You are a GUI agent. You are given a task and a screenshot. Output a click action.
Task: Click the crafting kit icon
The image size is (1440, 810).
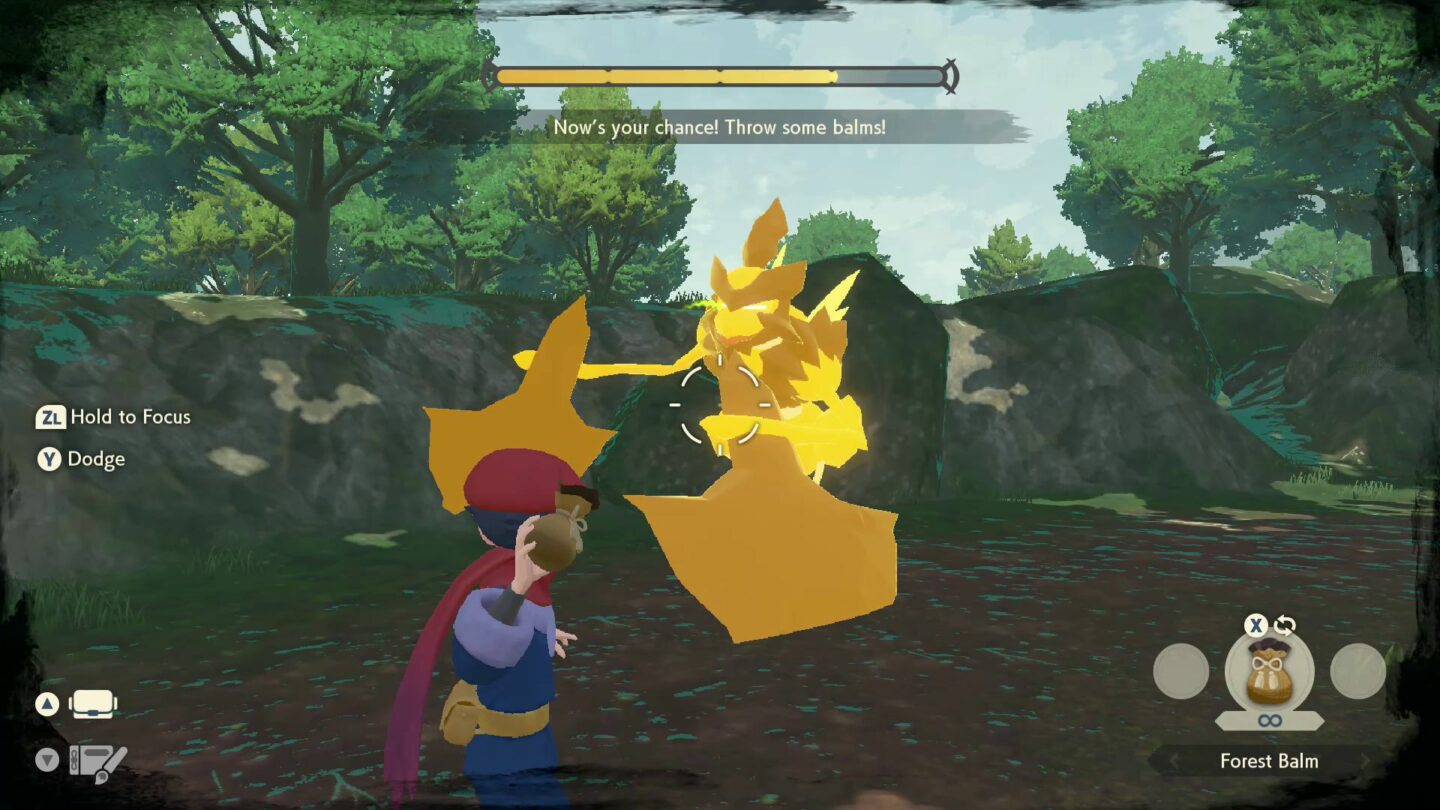pyautogui.click(x=98, y=760)
